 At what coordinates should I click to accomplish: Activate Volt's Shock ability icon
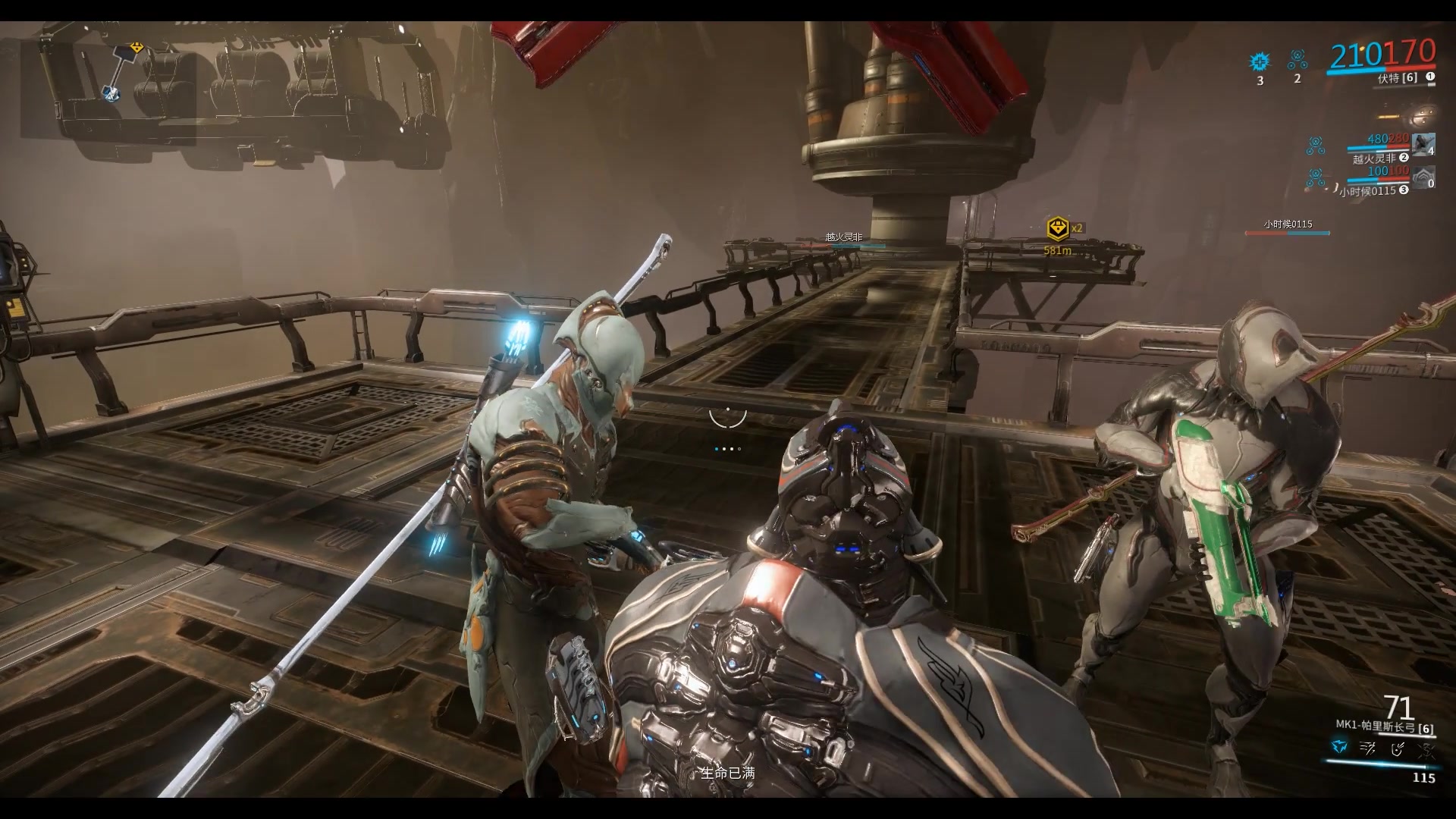[x=1338, y=748]
